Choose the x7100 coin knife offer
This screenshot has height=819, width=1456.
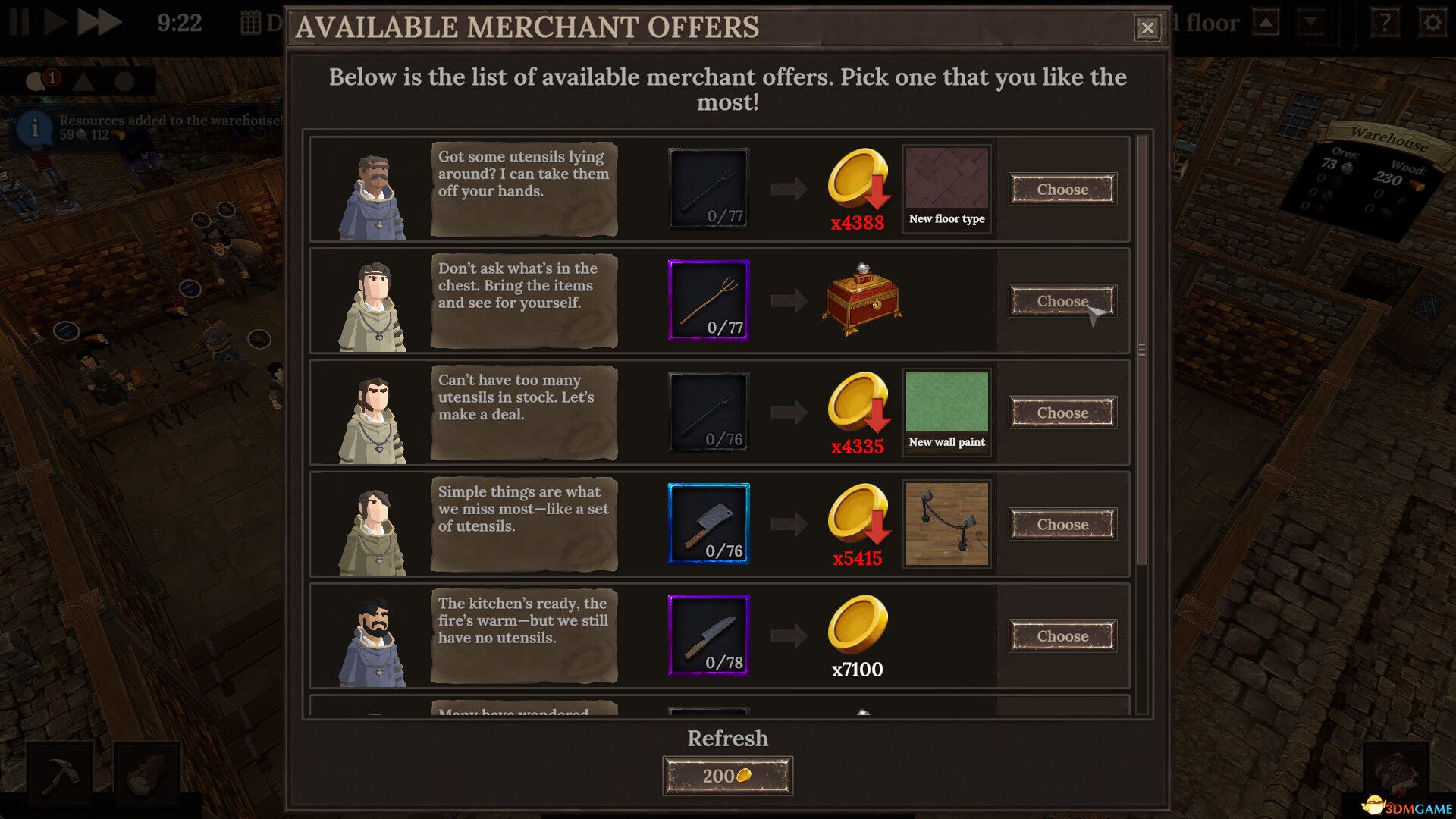(x=1062, y=636)
